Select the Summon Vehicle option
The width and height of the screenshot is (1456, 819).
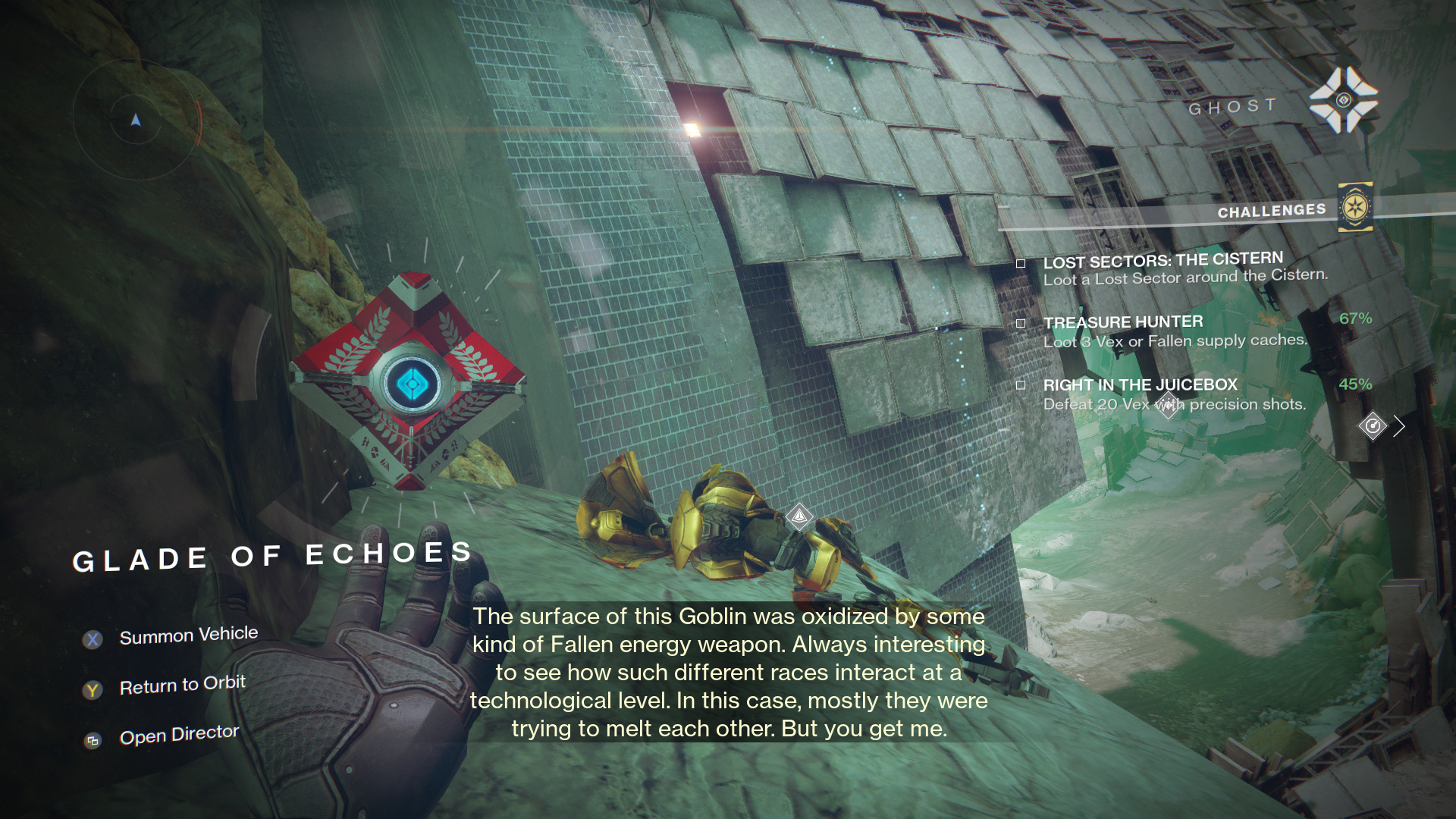point(188,635)
